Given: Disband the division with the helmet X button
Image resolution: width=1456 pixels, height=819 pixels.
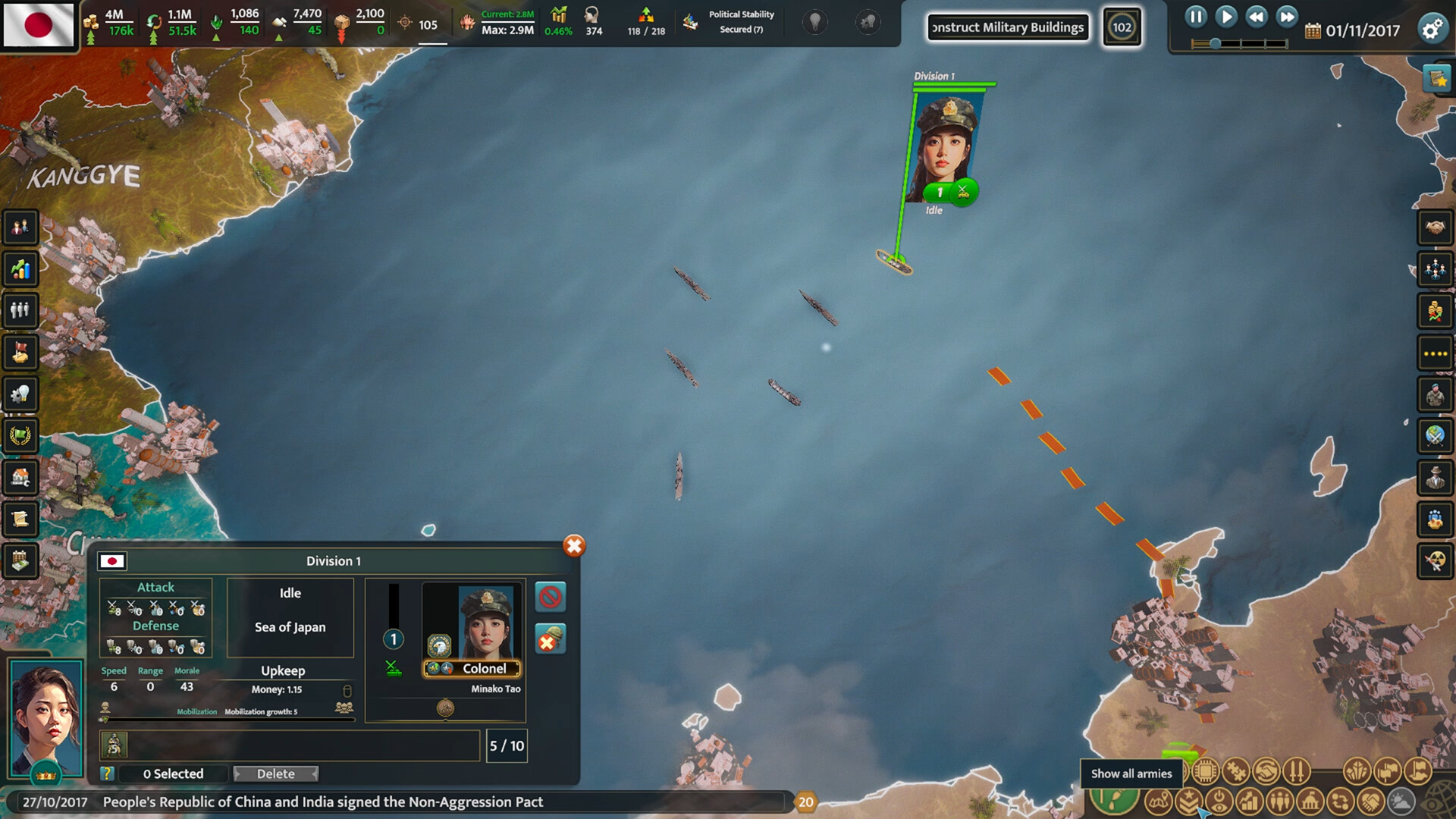Looking at the screenshot, I should (x=550, y=639).
